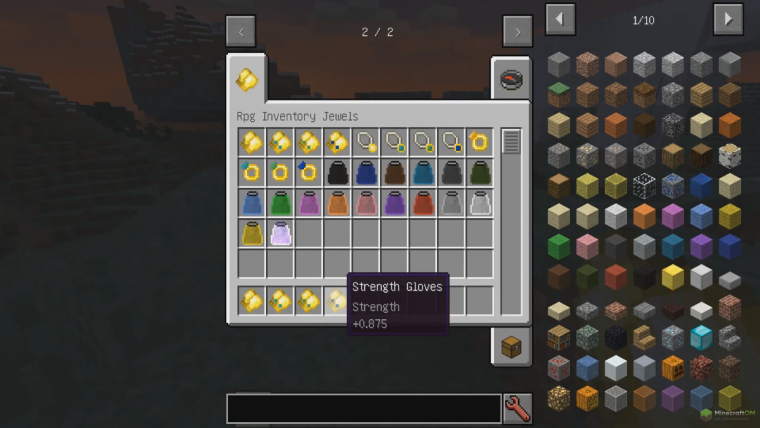The height and width of the screenshot is (428, 760).
Task: Select the yellow cloak item
Action: pyautogui.click(x=252, y=234)
